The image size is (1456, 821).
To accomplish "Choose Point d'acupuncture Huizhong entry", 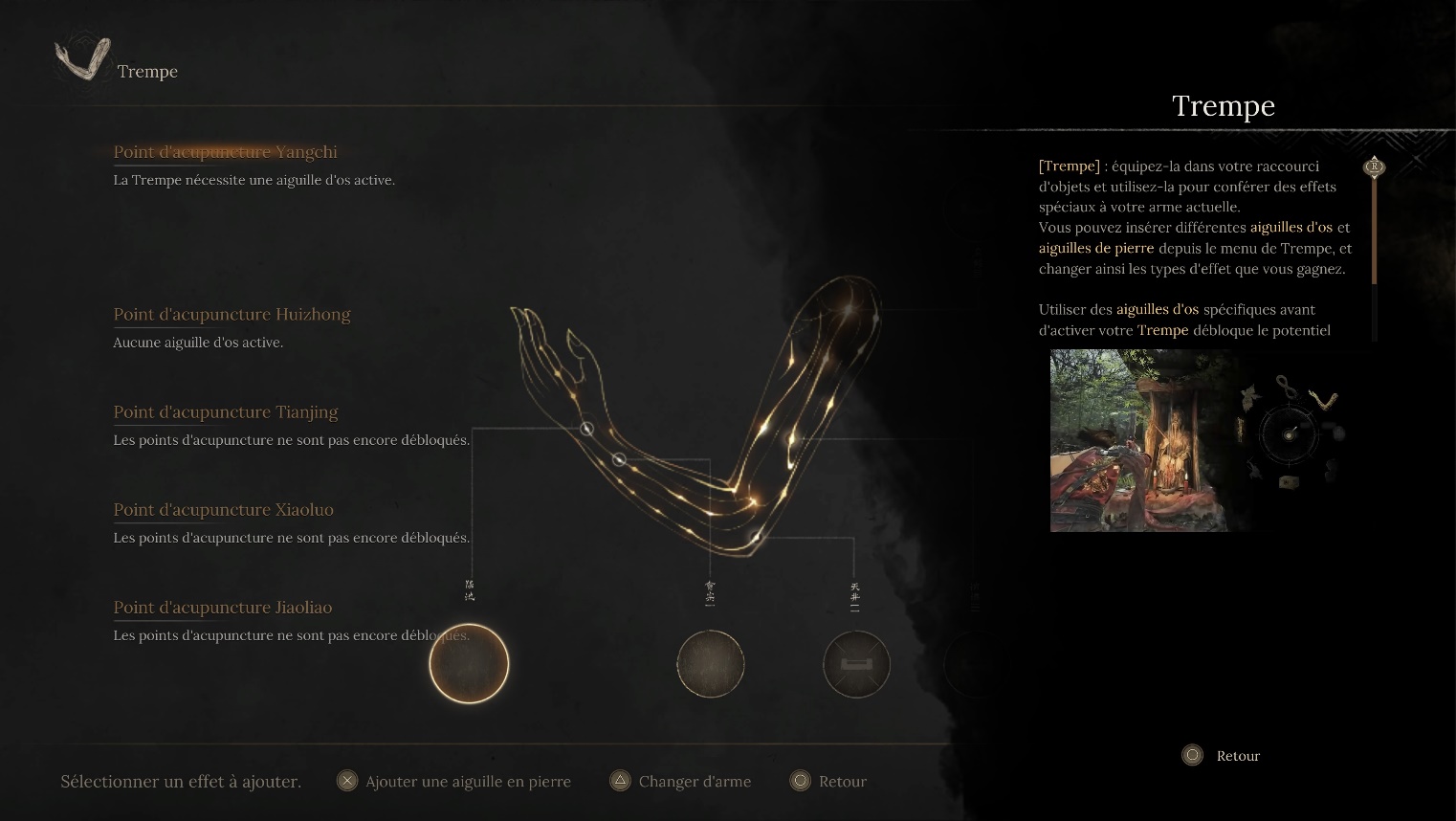I will 232,315.
